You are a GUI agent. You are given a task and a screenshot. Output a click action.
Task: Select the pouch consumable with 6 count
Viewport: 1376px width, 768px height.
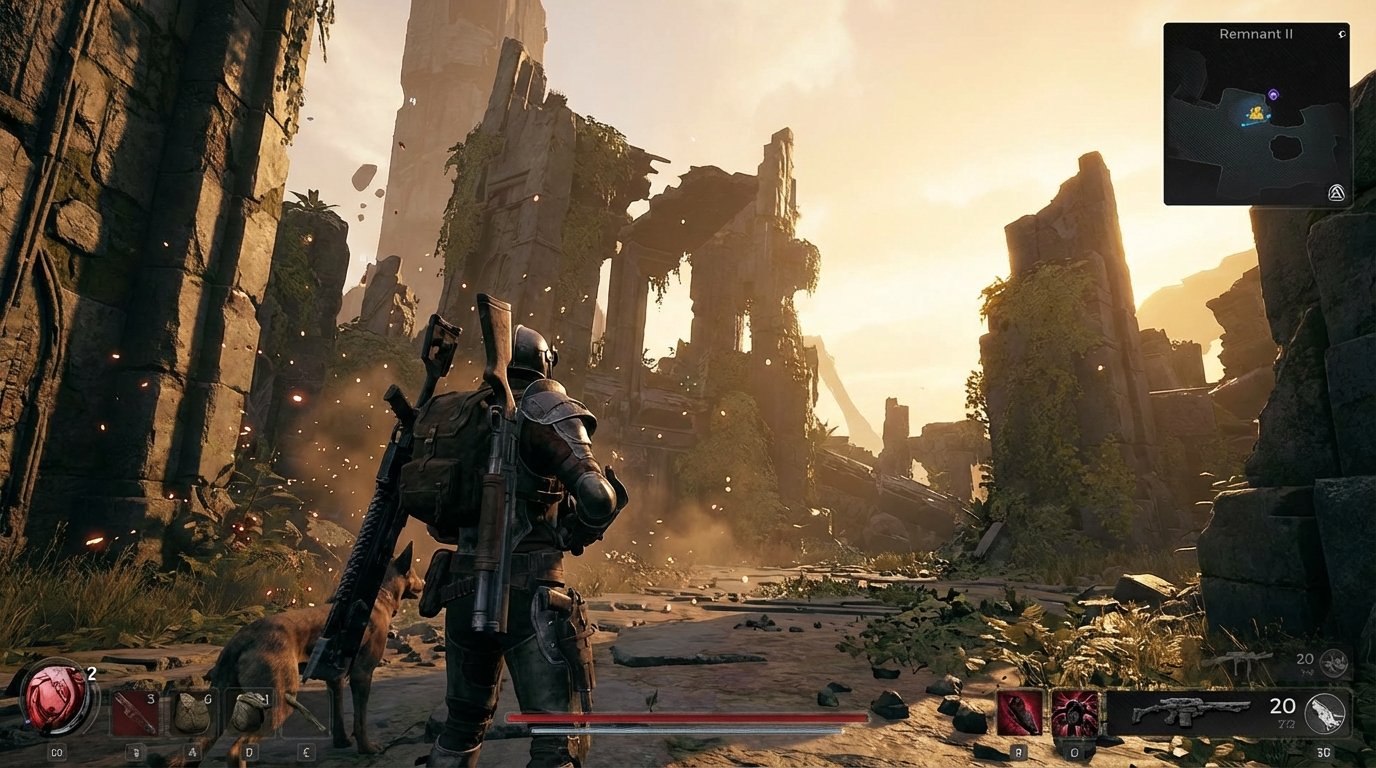[x=193, y=710]
